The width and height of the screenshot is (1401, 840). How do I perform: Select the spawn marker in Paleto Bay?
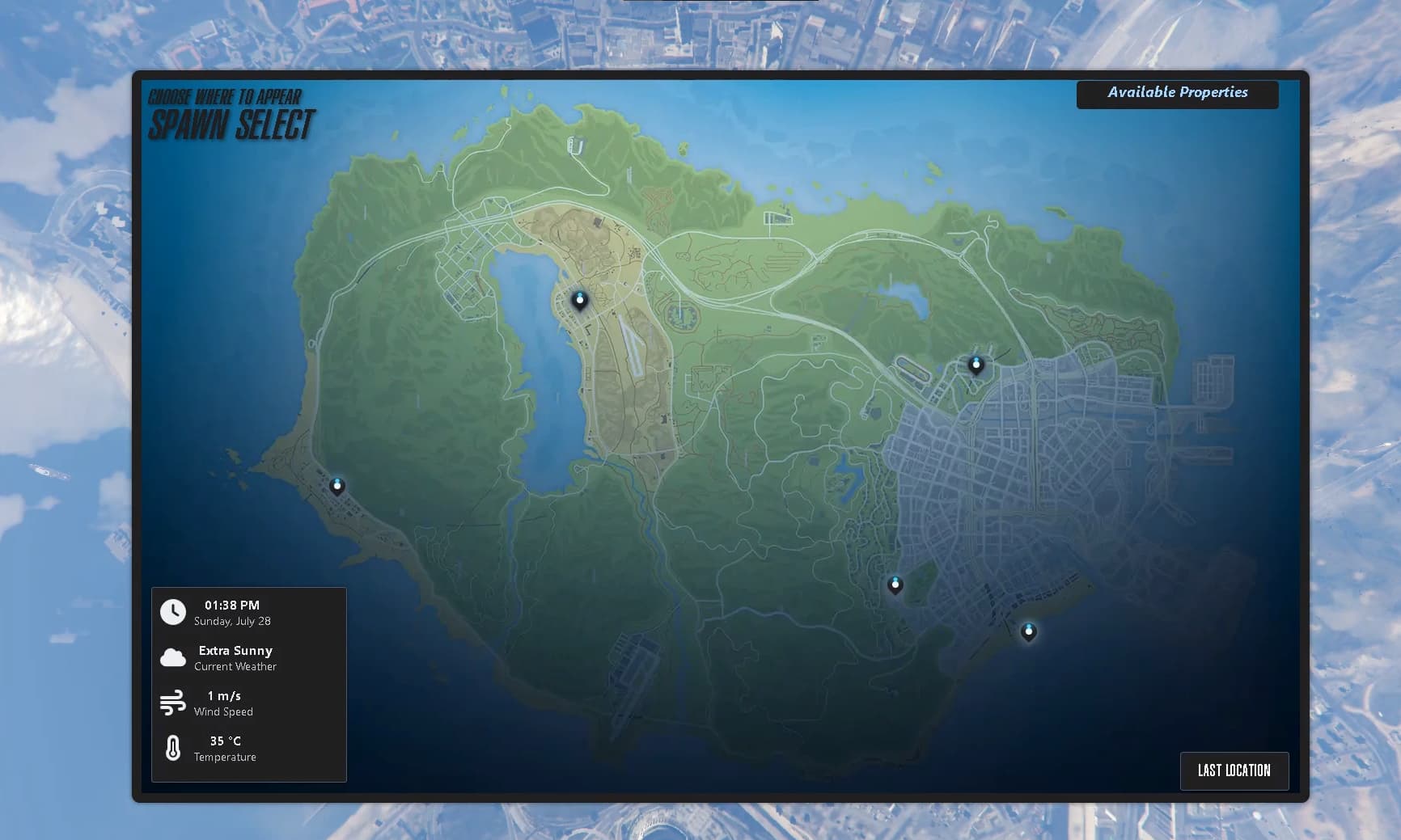coord(579,299)
